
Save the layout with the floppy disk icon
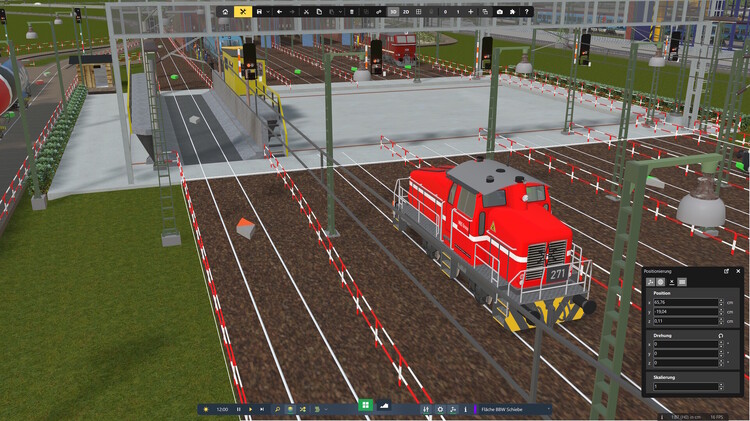pos(259,11)
